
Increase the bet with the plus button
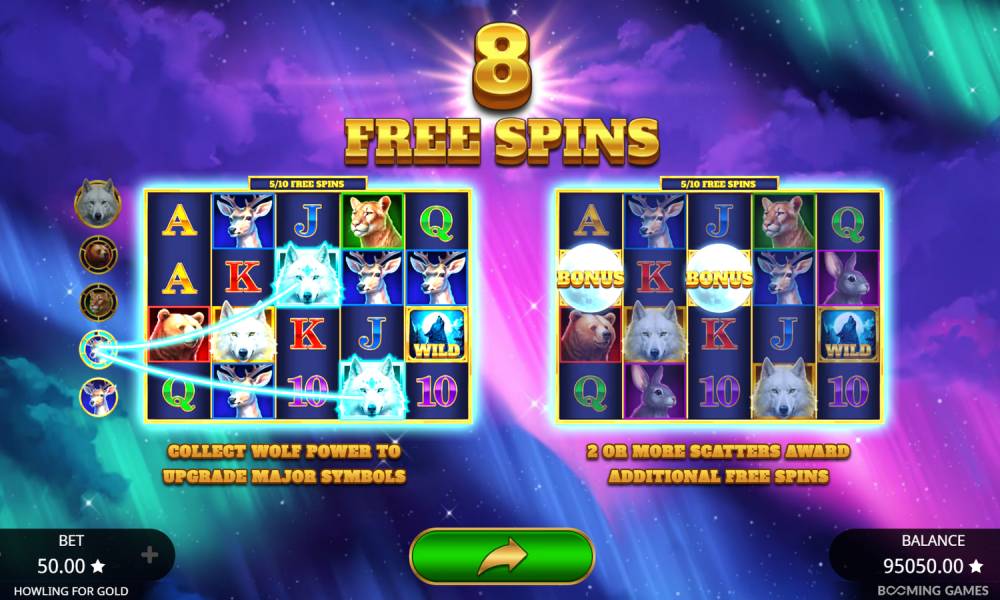(150, 555)
